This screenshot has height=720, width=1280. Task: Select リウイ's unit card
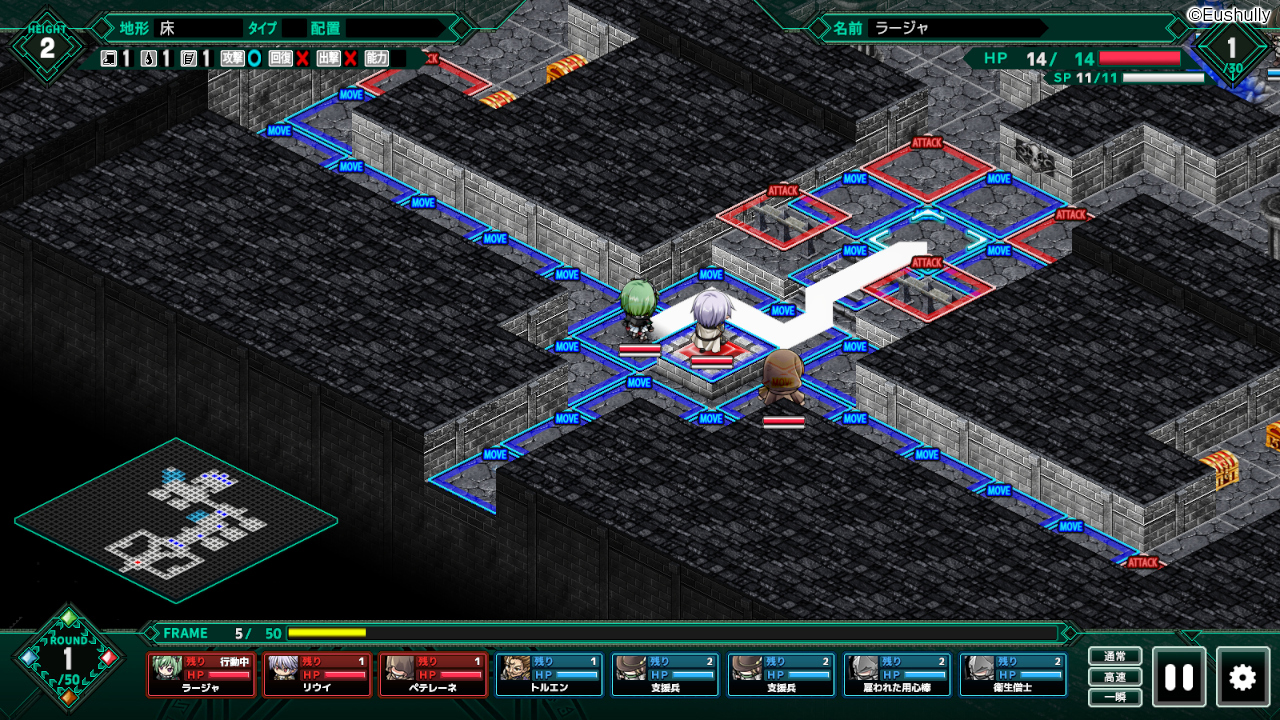[x=318, y=674]
